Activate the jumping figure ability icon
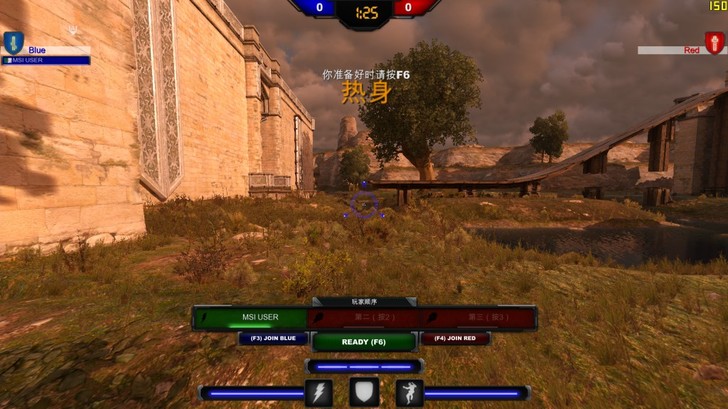The height and width of the screenshot is (409, 728). pos(409,393)
